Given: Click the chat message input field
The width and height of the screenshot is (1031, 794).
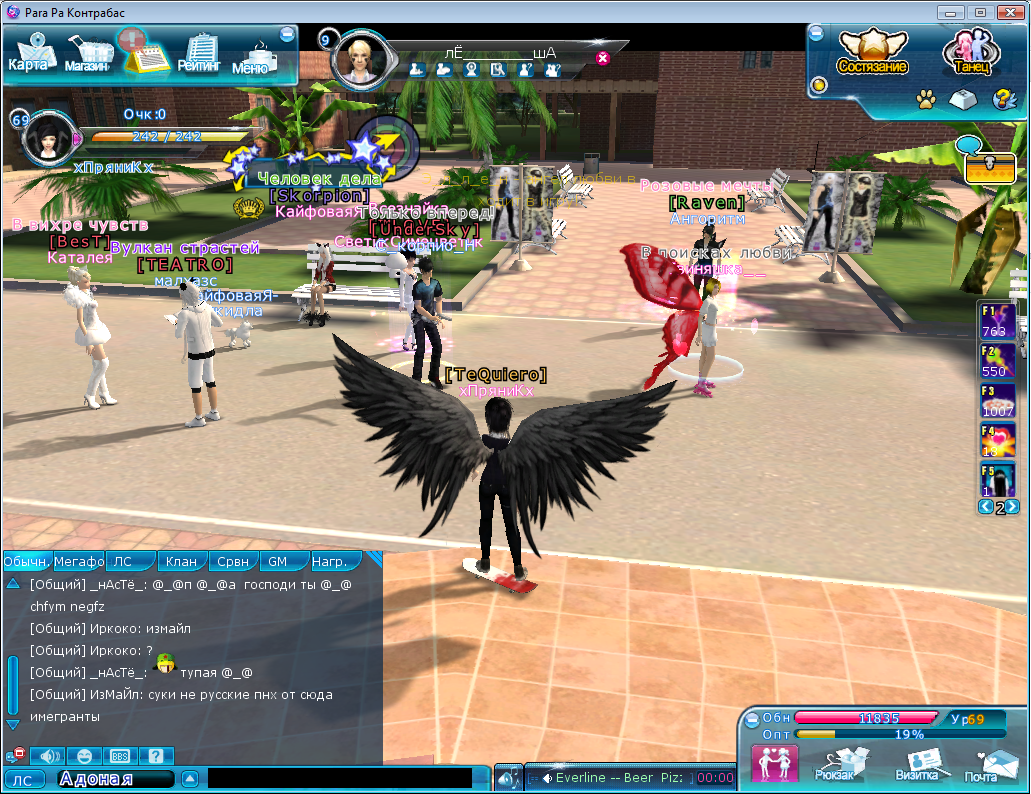Looking at the screenshot, I should [x=340, y=778].
